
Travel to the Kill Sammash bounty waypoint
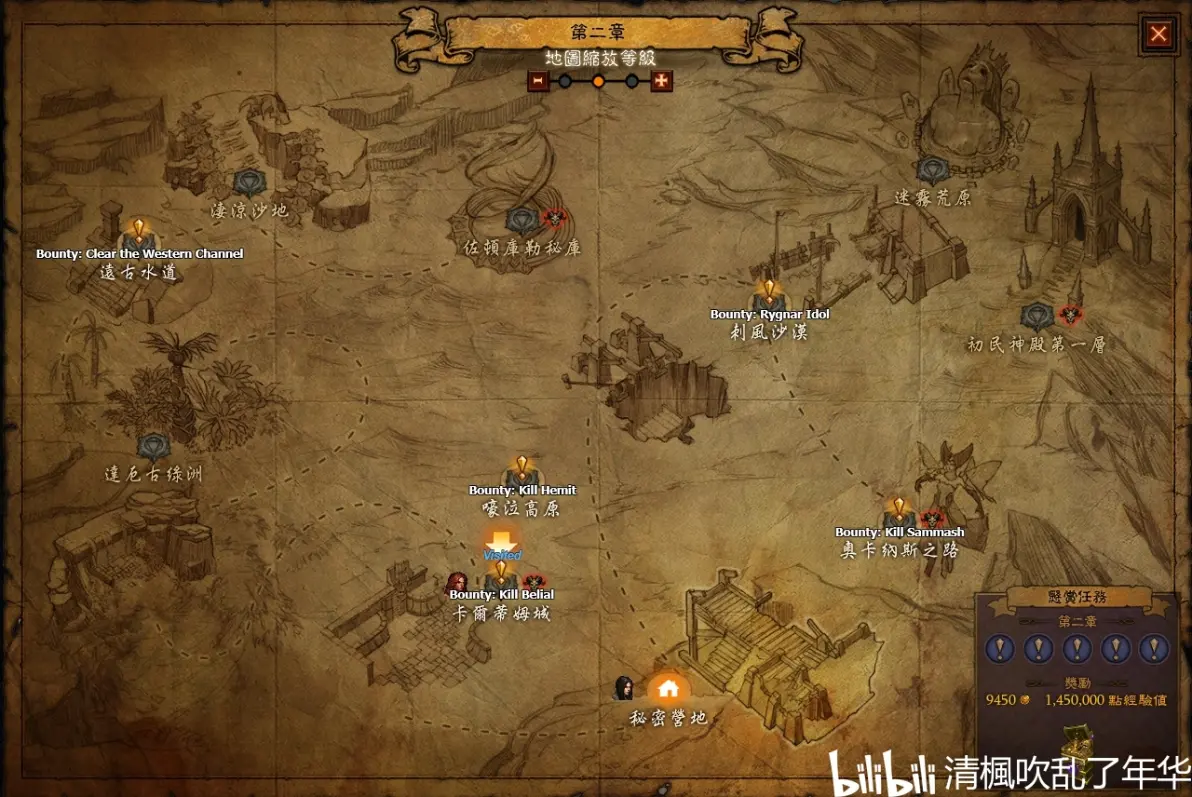[x=898, y=514]
